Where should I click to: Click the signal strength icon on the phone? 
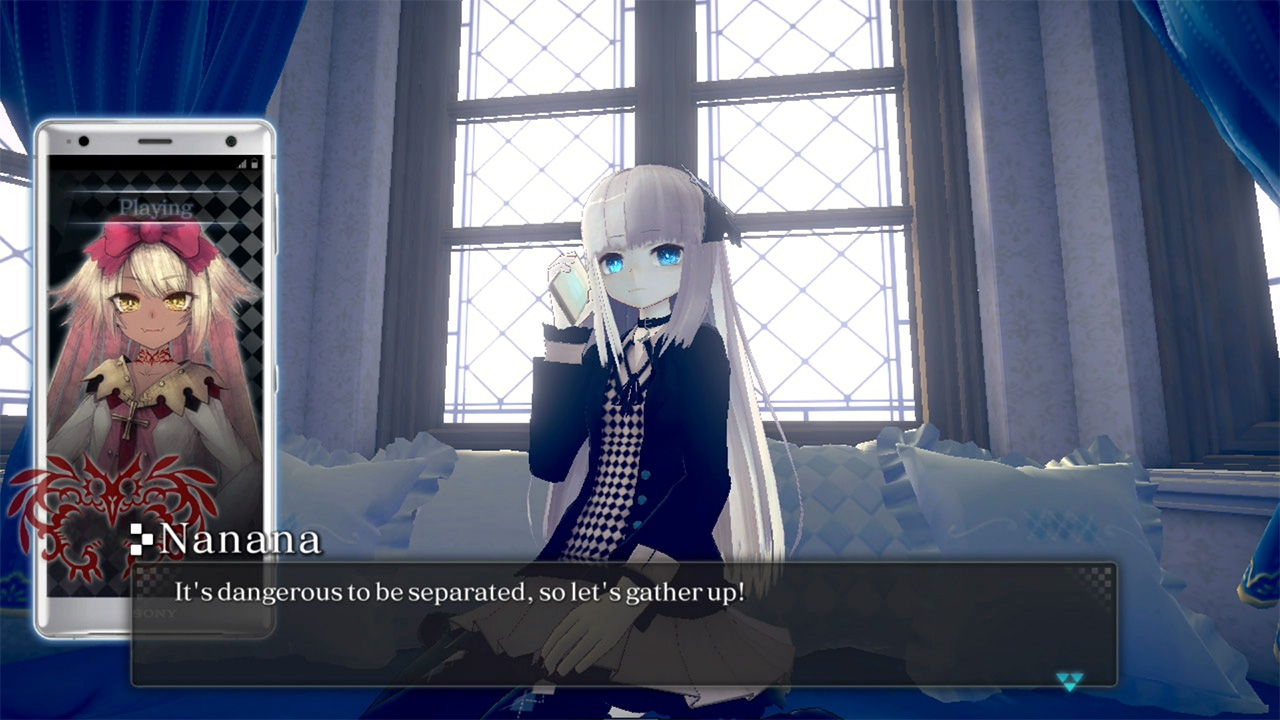tap(242, 163)
